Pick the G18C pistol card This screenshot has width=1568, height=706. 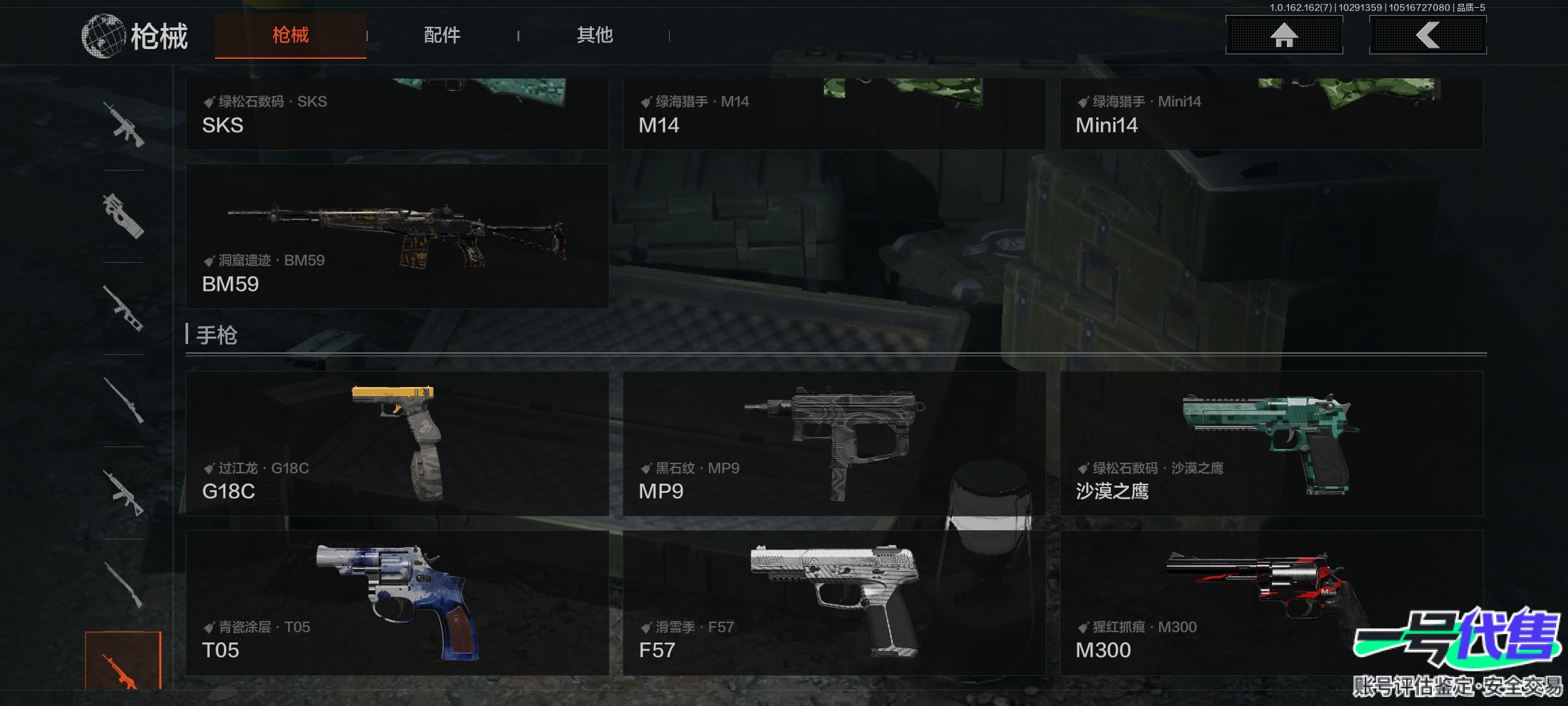pyautogui.click(x=397, y=444)
